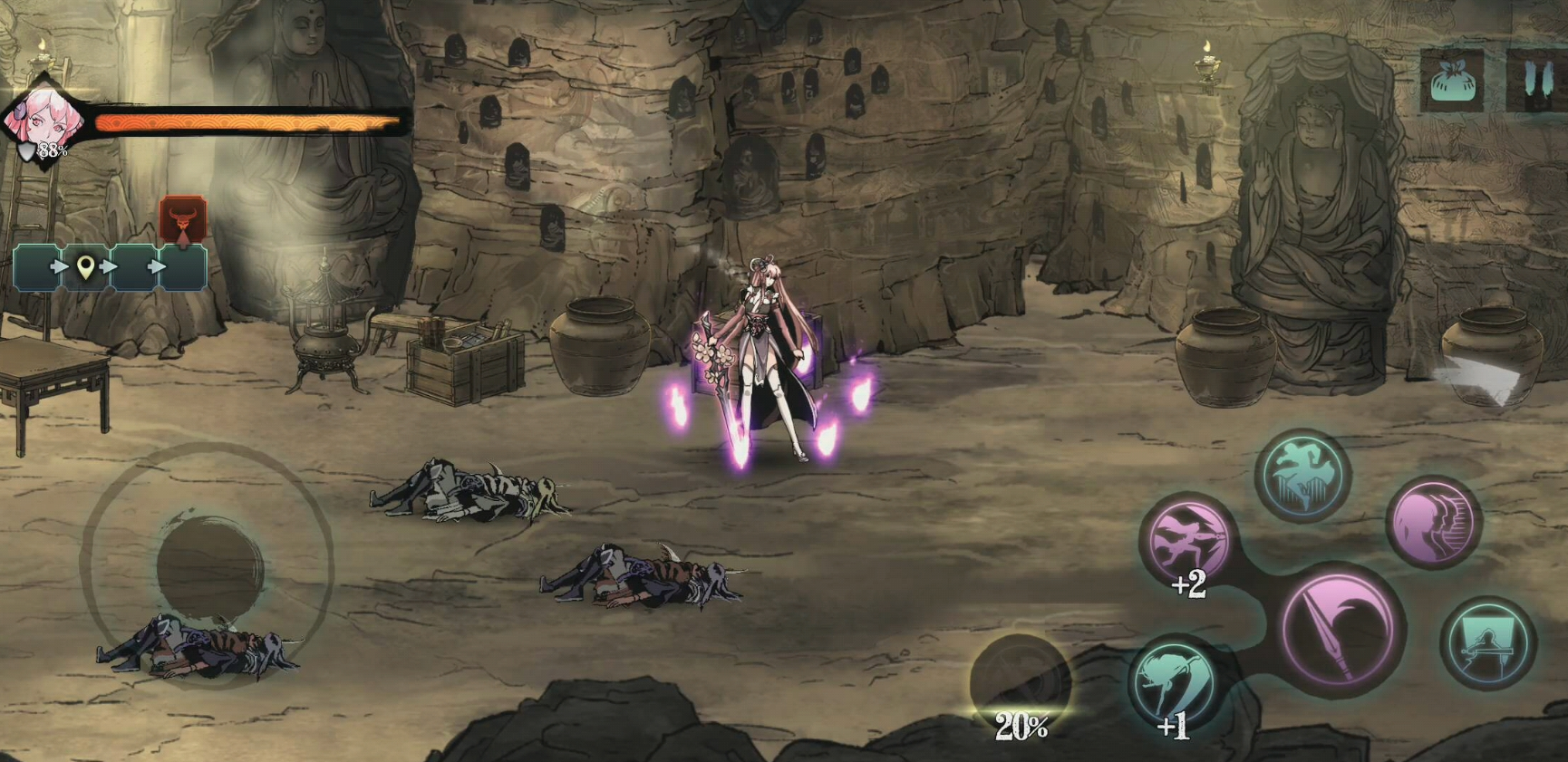Open the loot bag icon

click(x=1452, y=82)
